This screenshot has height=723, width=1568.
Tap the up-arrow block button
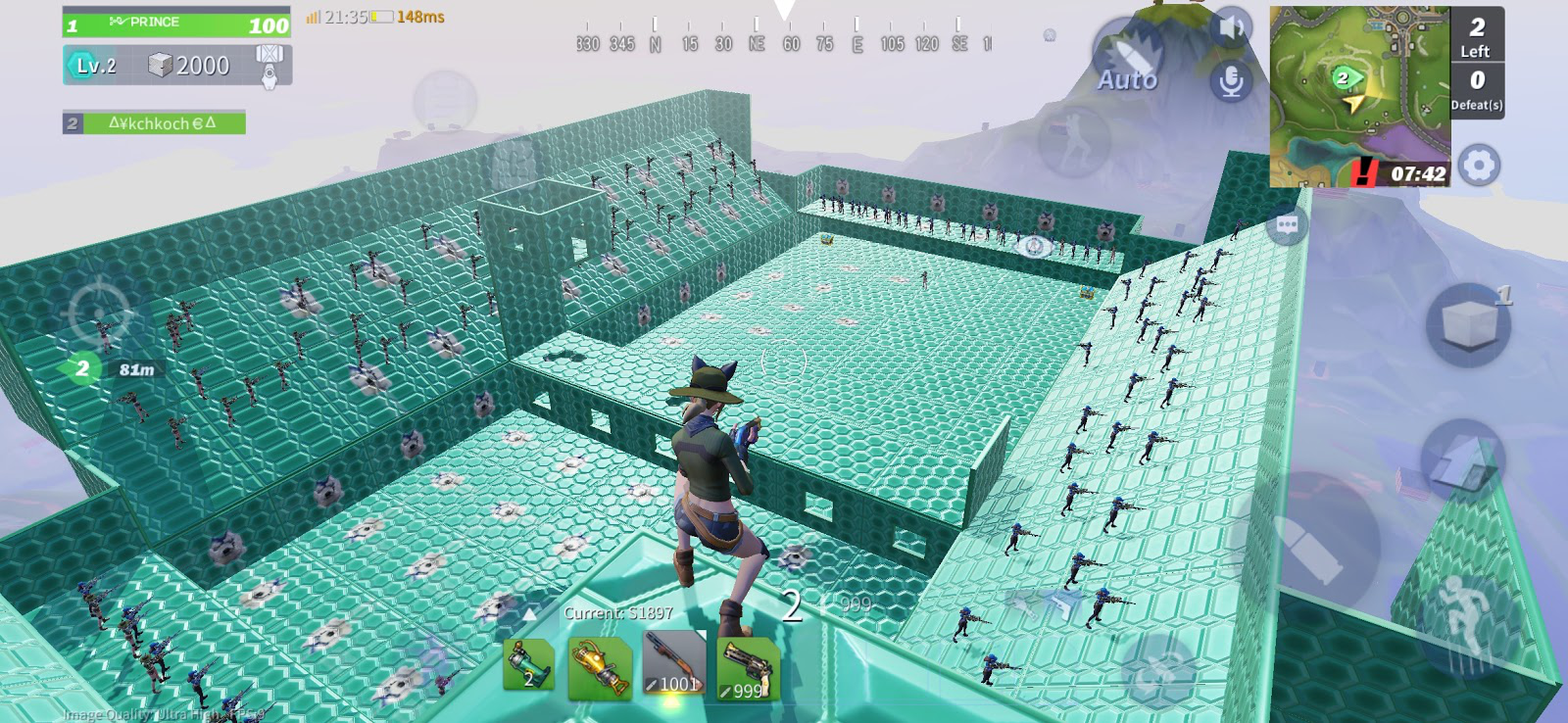pos(1460,460)
